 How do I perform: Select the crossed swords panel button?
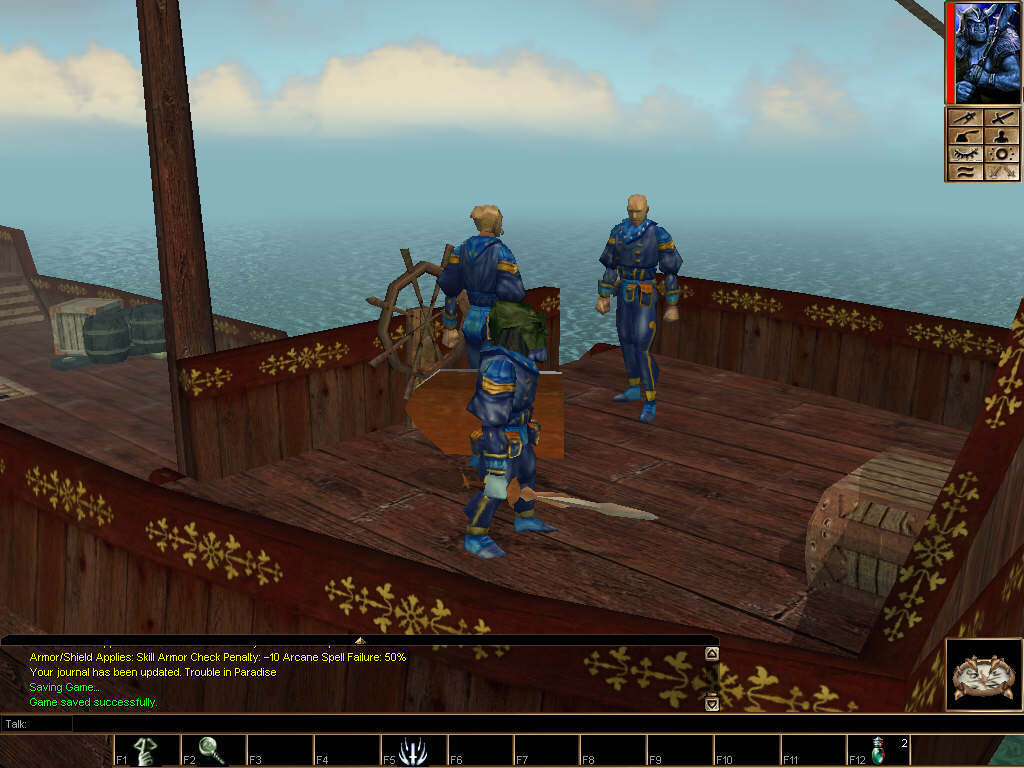[x=1001, y=118]
